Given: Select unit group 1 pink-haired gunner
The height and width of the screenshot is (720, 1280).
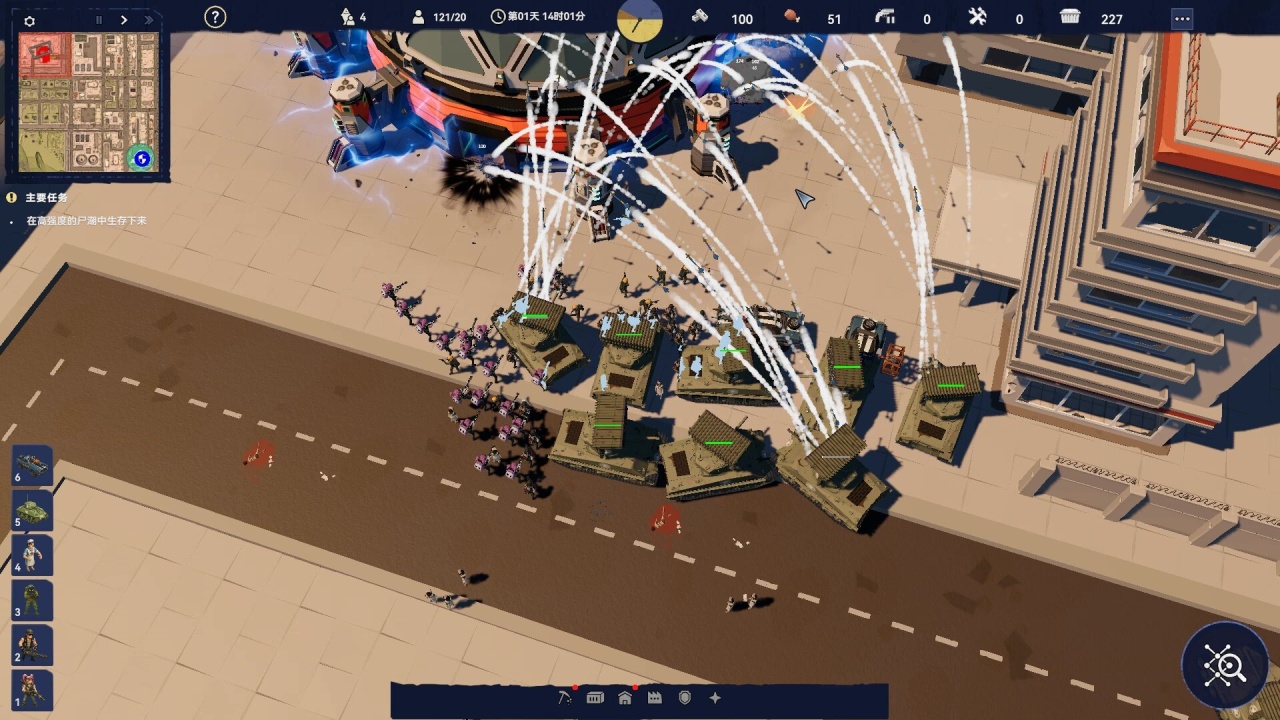Looking at the screenshot, I should tap(32, 690).
